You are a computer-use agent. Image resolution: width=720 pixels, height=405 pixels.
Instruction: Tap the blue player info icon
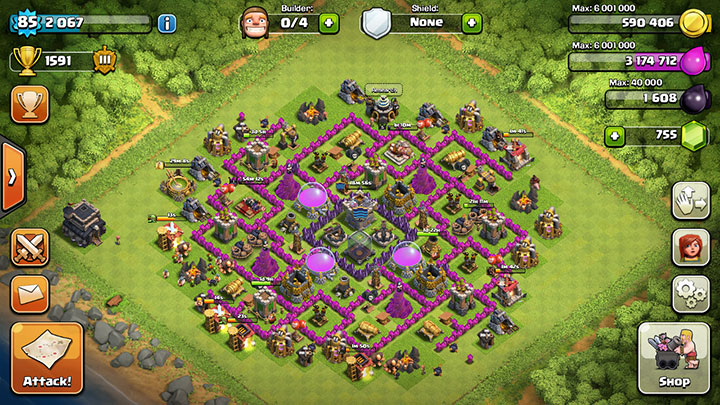167,21
